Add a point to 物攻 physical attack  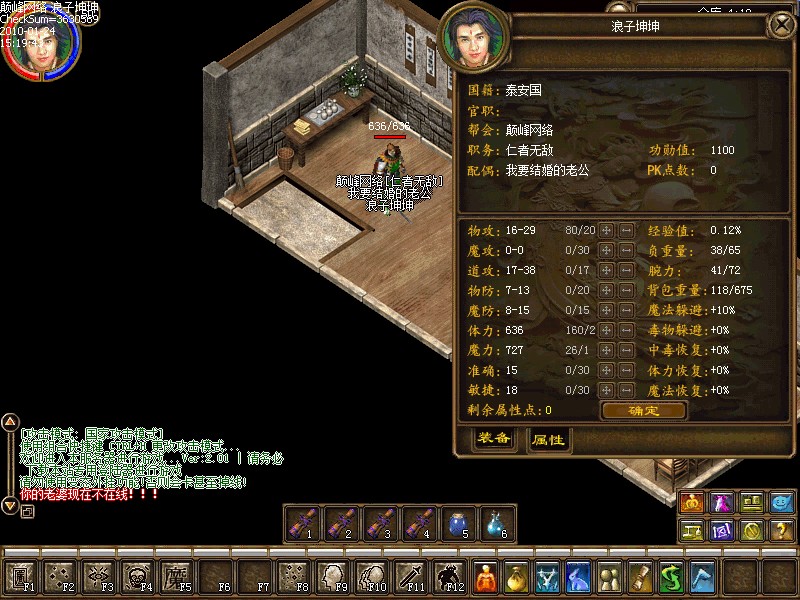(x=606, y=230)
